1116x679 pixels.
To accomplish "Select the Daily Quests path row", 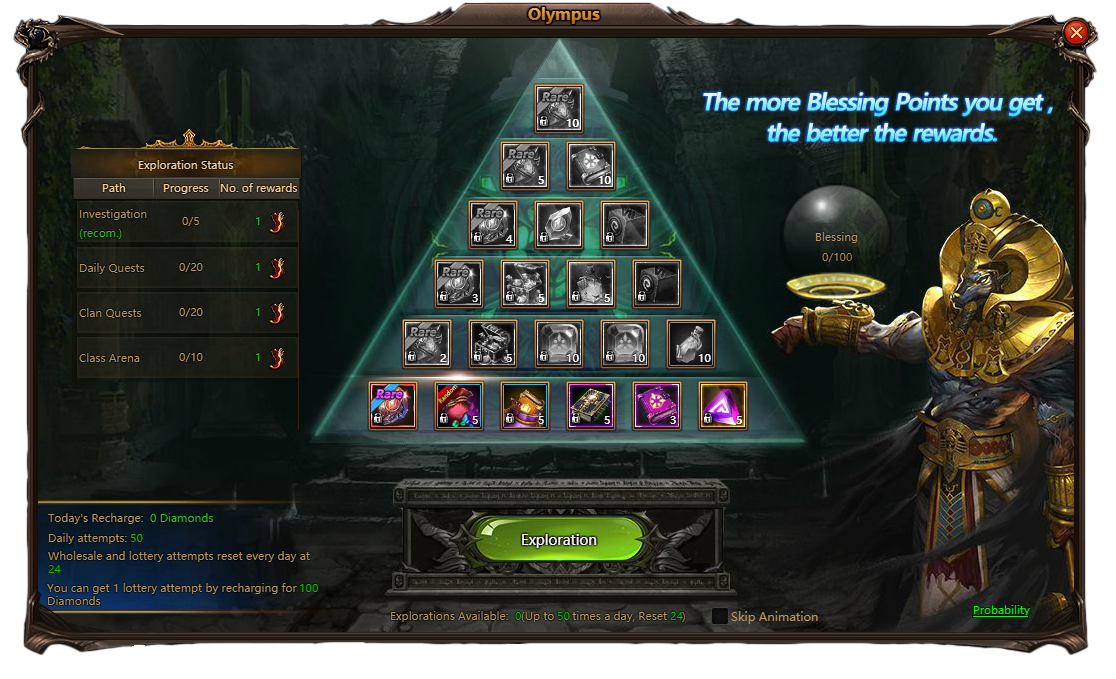I will click(187, 268).
